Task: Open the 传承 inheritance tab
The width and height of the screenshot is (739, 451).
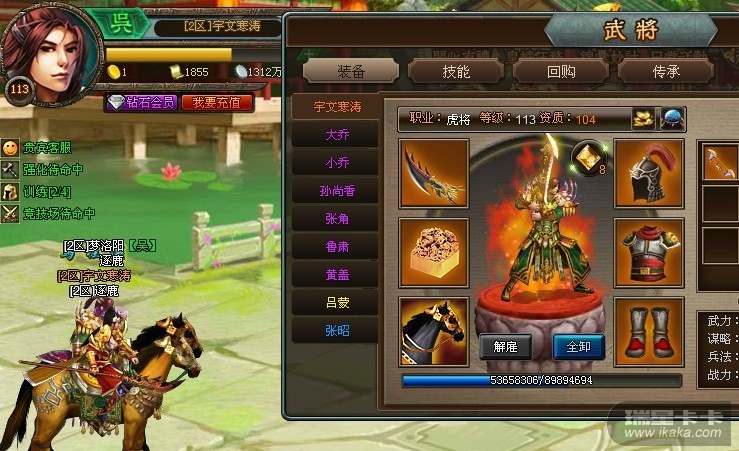Action: (x=665, y=71)
